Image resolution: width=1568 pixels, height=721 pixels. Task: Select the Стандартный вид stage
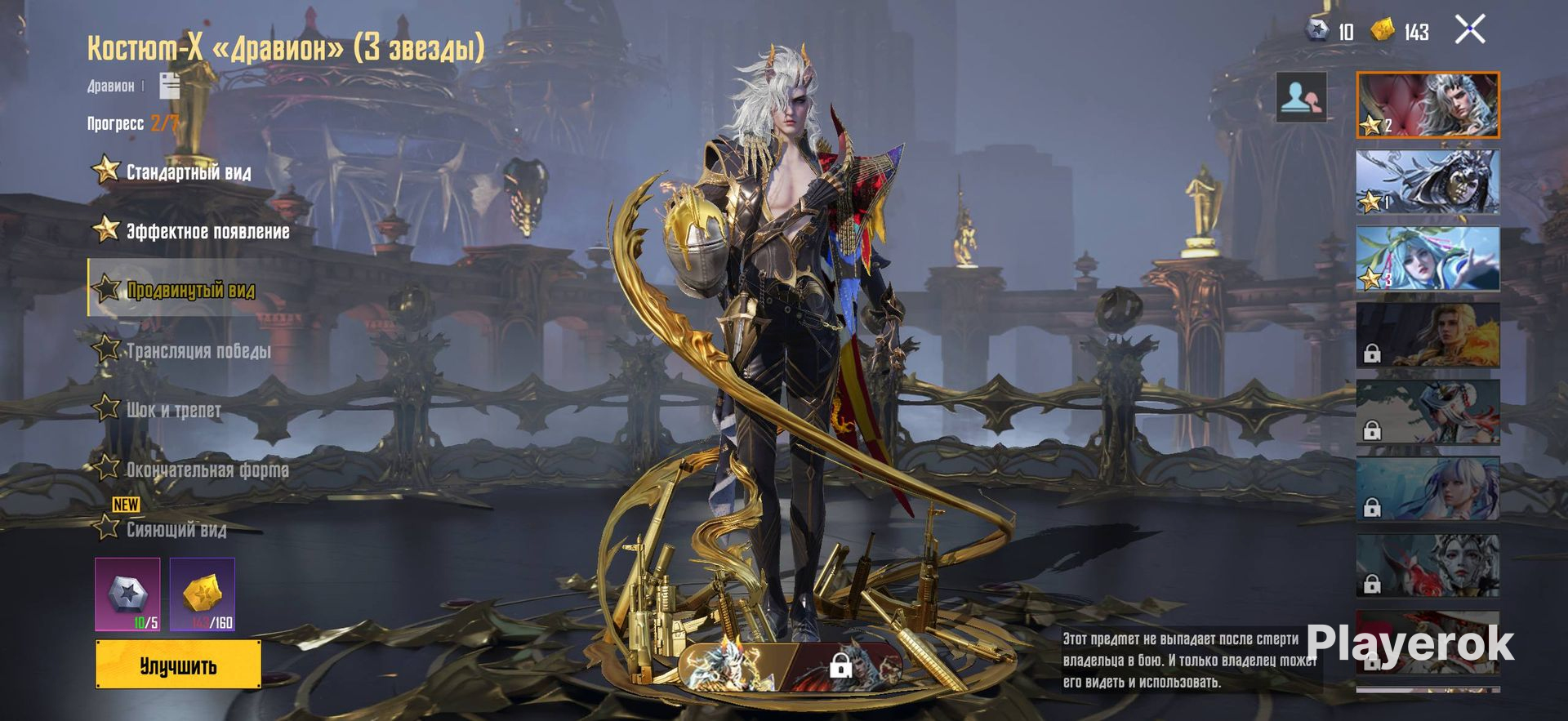pos(188,171)
